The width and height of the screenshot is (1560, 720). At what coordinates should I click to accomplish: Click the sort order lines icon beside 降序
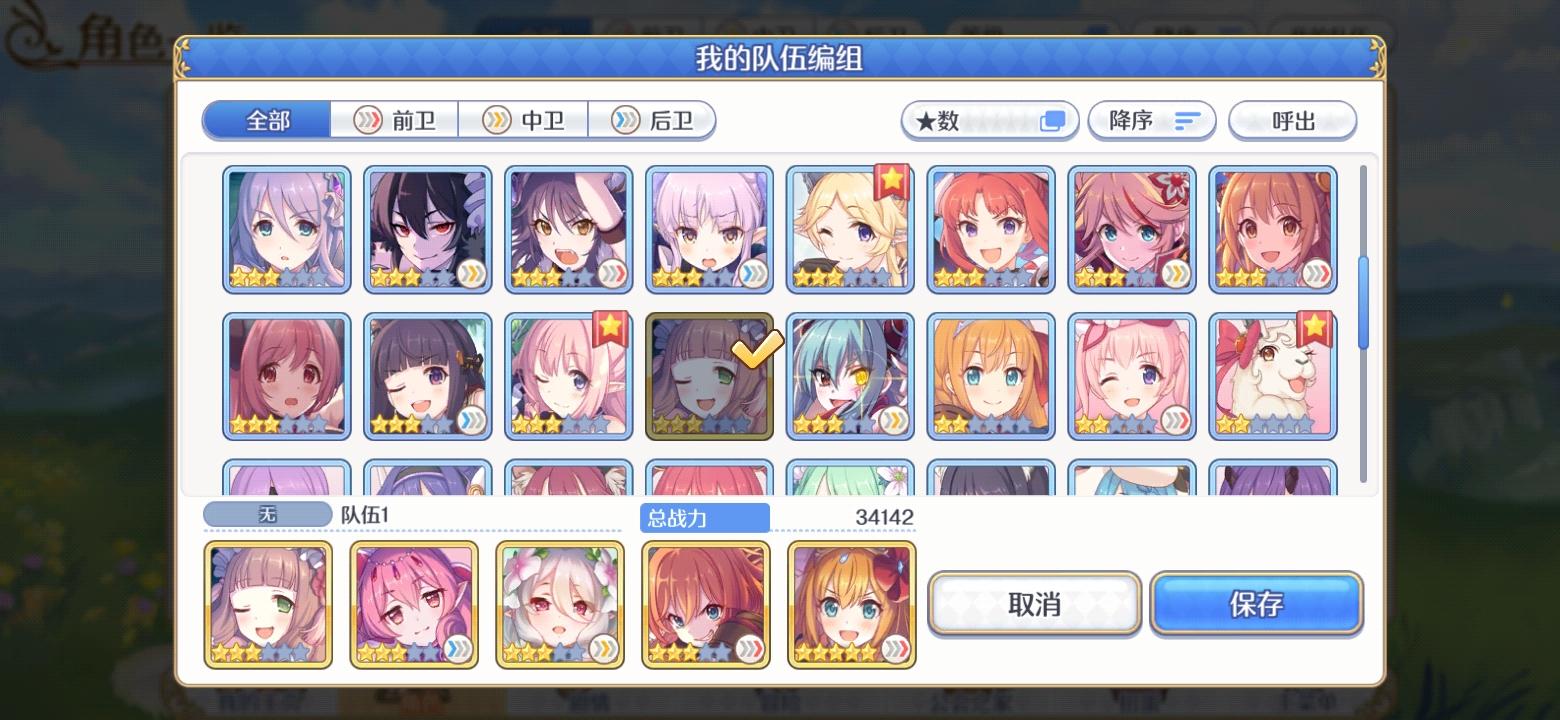(1187, 120)
